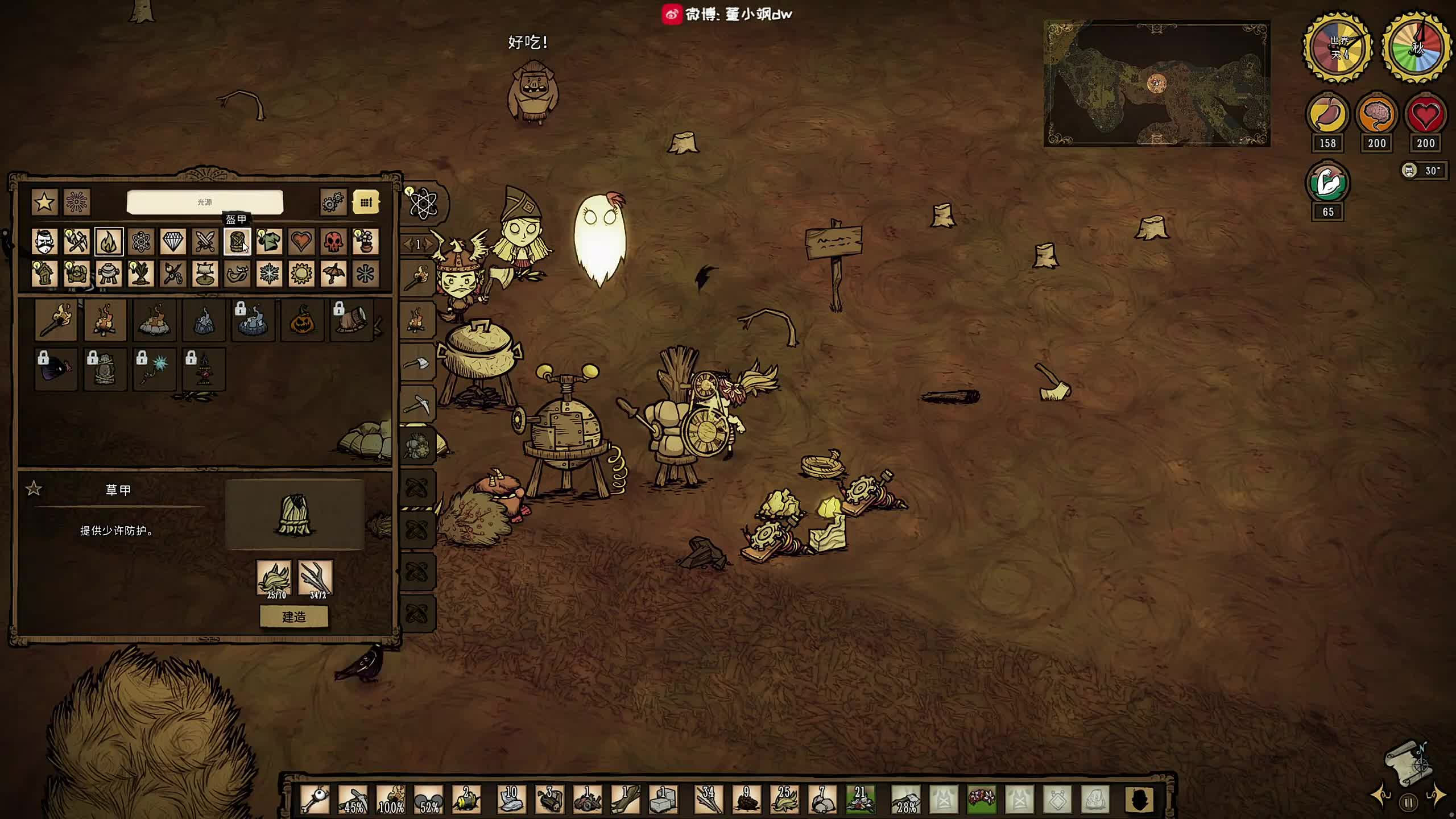This screenshot has width=1456, height=819.
Task: Open the armor crafting category
Action: coord(237,242)
